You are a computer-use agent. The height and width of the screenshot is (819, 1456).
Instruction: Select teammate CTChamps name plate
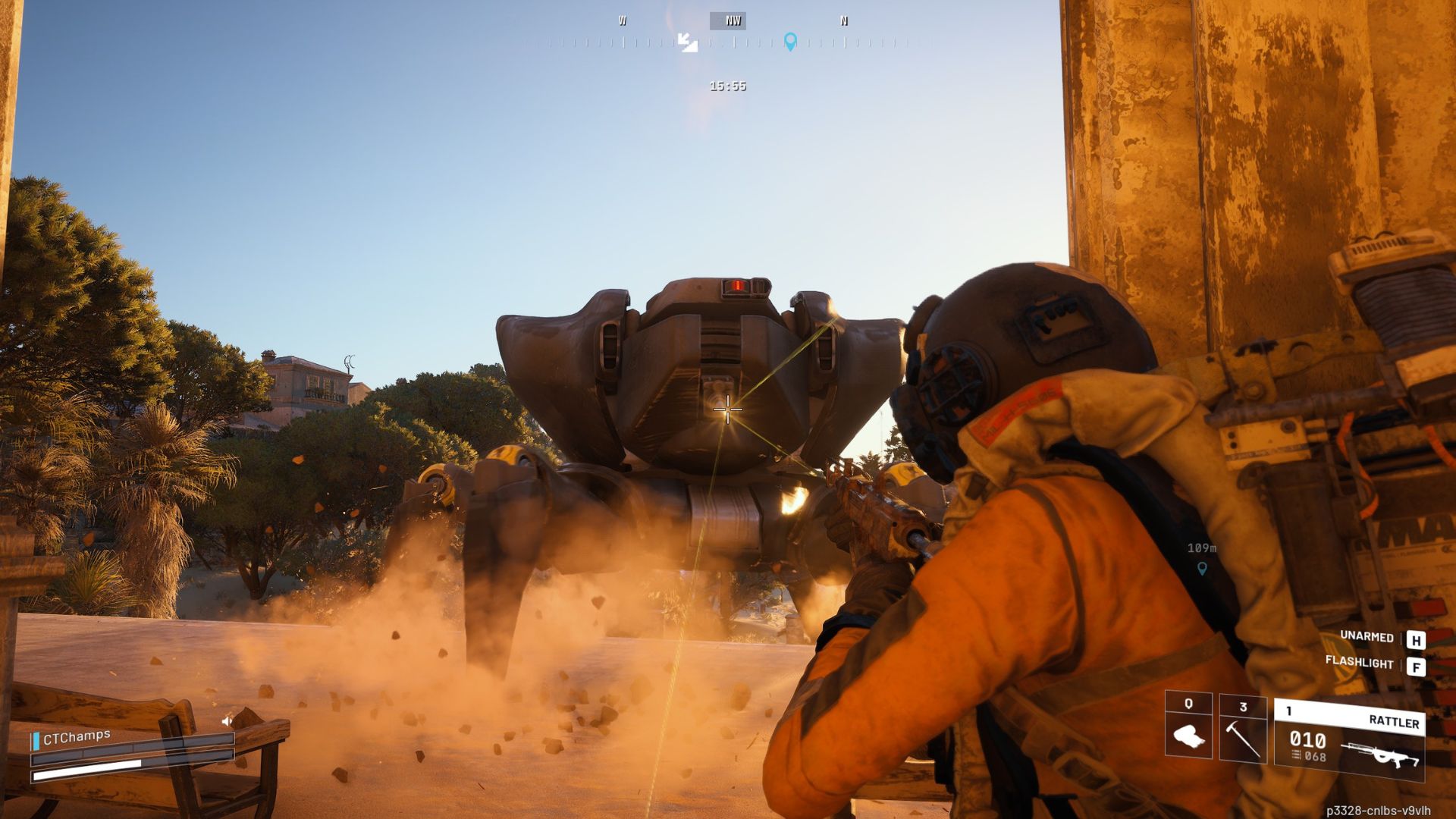(76, 737)
